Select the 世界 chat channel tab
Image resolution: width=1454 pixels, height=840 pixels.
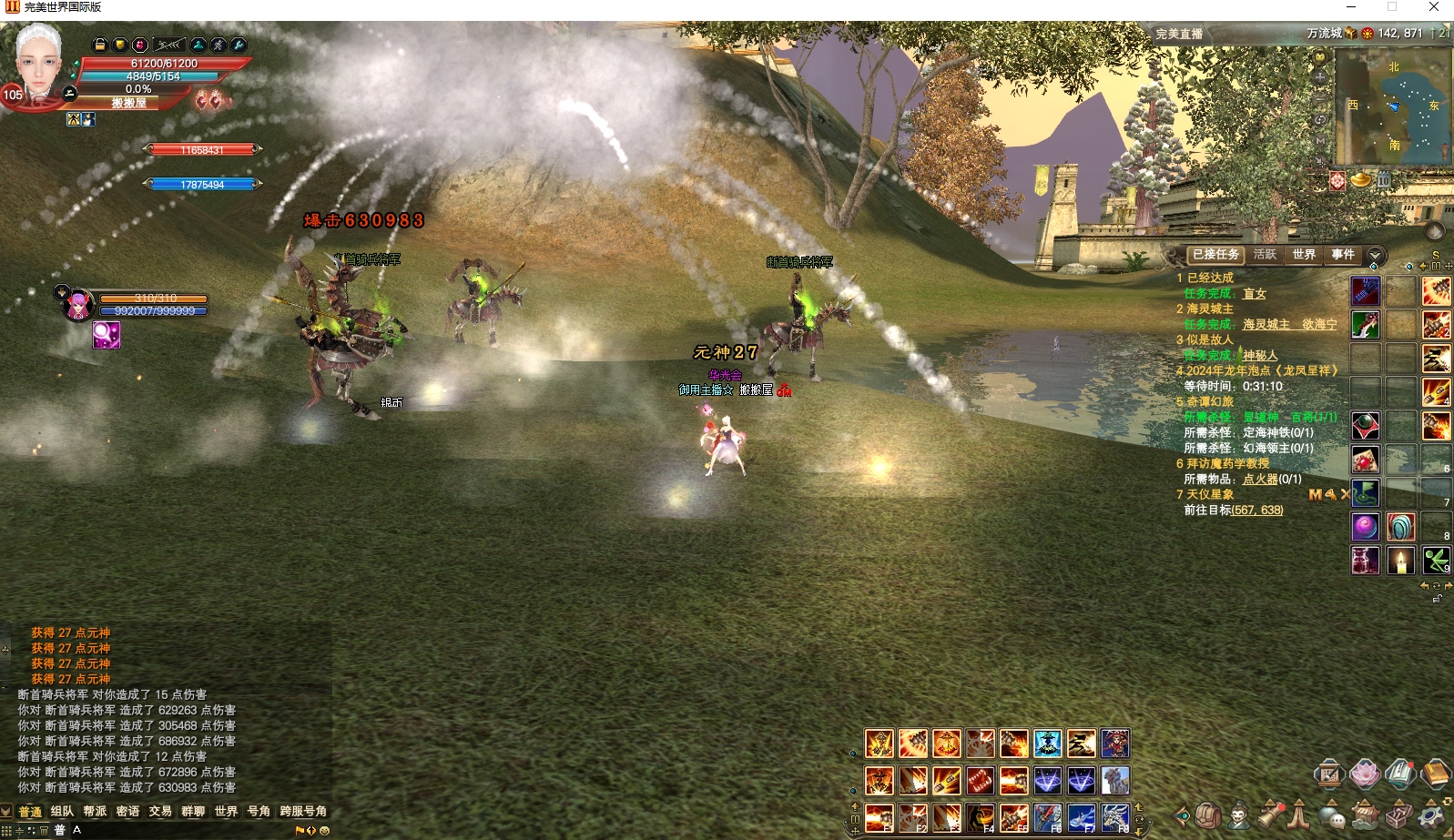click(x=226, y=811)
